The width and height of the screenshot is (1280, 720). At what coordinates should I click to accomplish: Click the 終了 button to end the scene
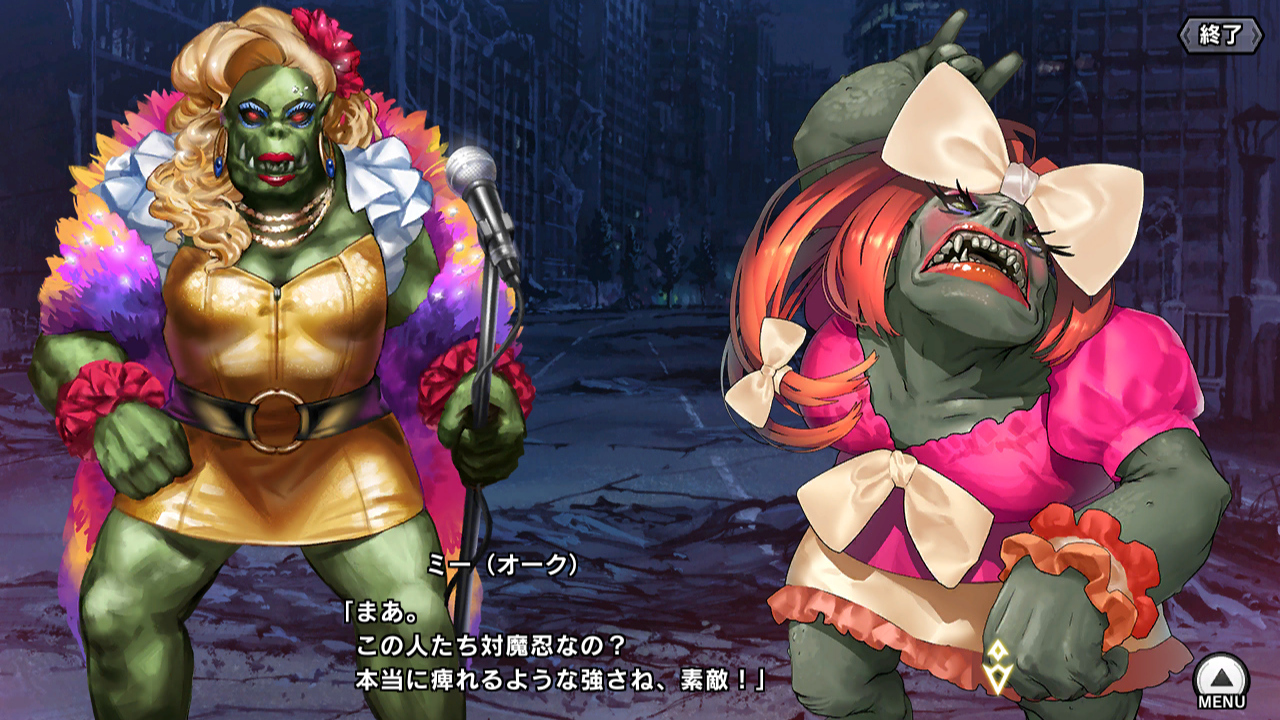[1220, 35]
